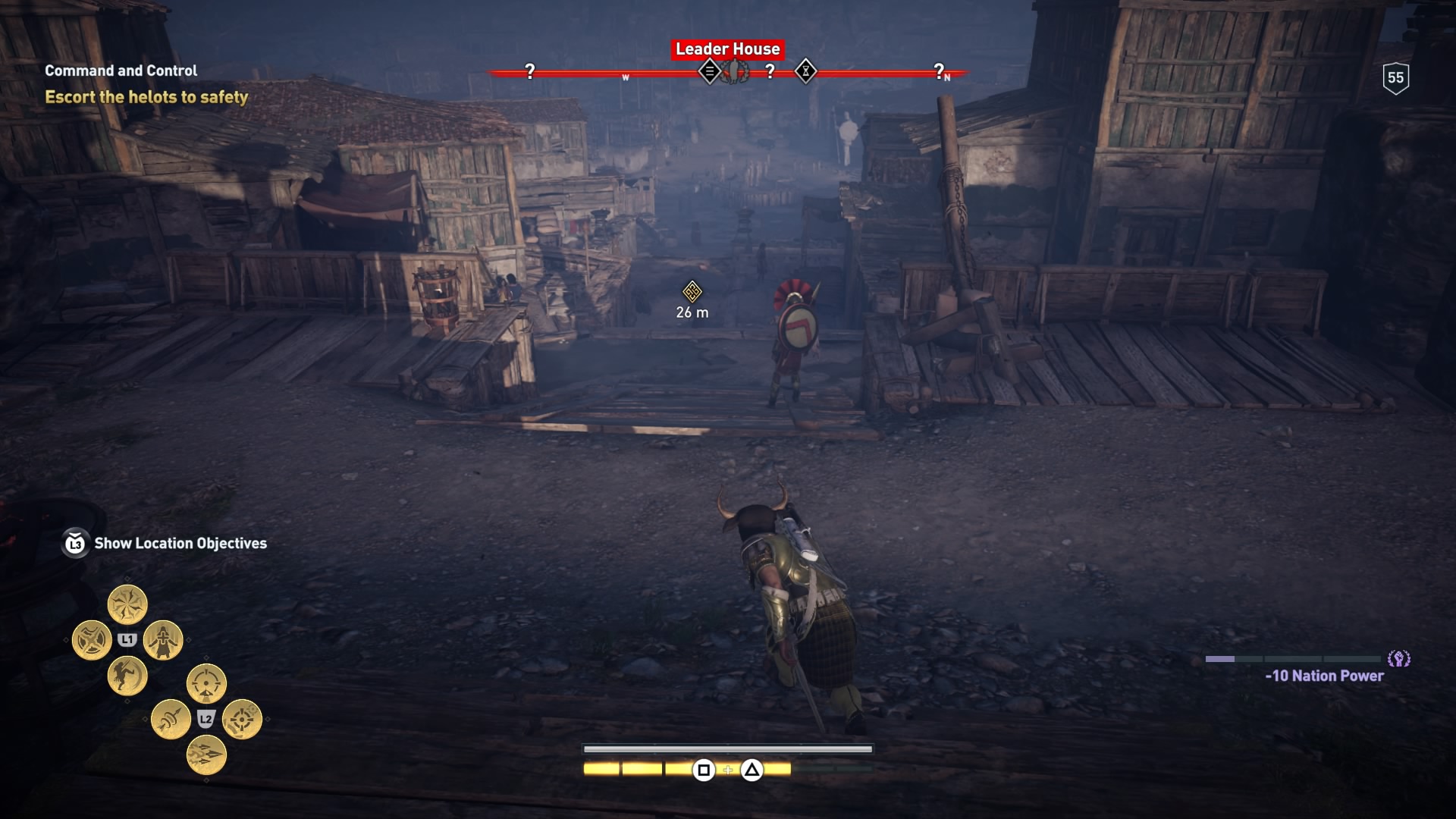Open the northern question mark location

tap(938, 72)
